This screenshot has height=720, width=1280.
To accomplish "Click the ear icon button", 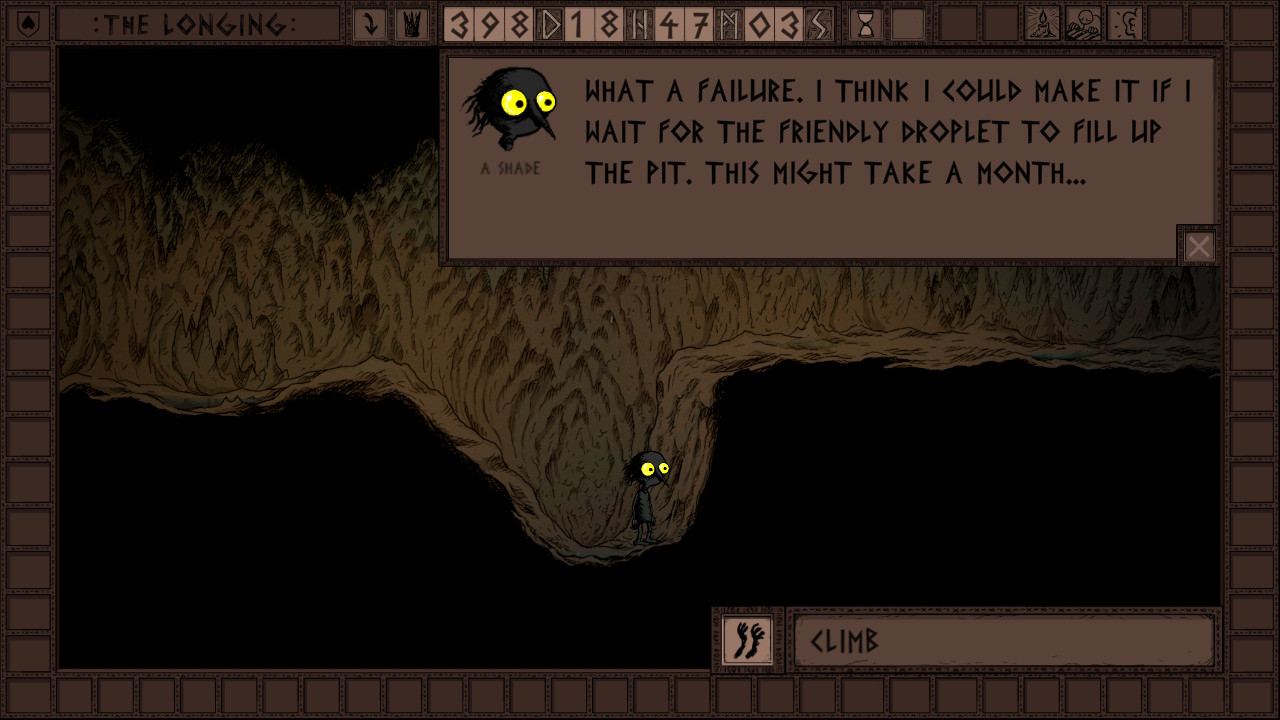I will pyautogui.click(x=1125, y=24).
